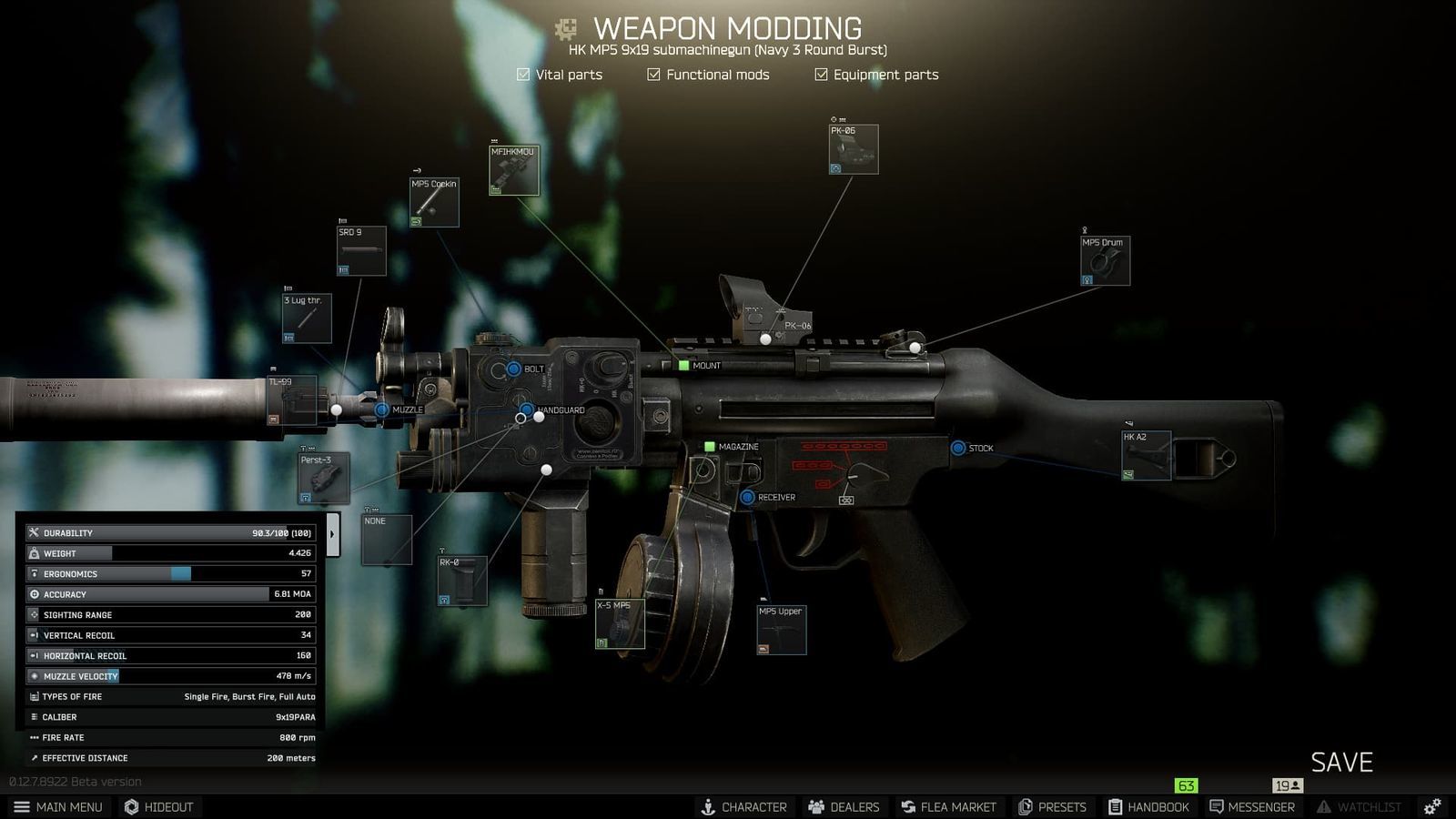The height and width of the screenshot is (819, 1456).
Task: Click the SAVE button
Action: click(1341, 763)
